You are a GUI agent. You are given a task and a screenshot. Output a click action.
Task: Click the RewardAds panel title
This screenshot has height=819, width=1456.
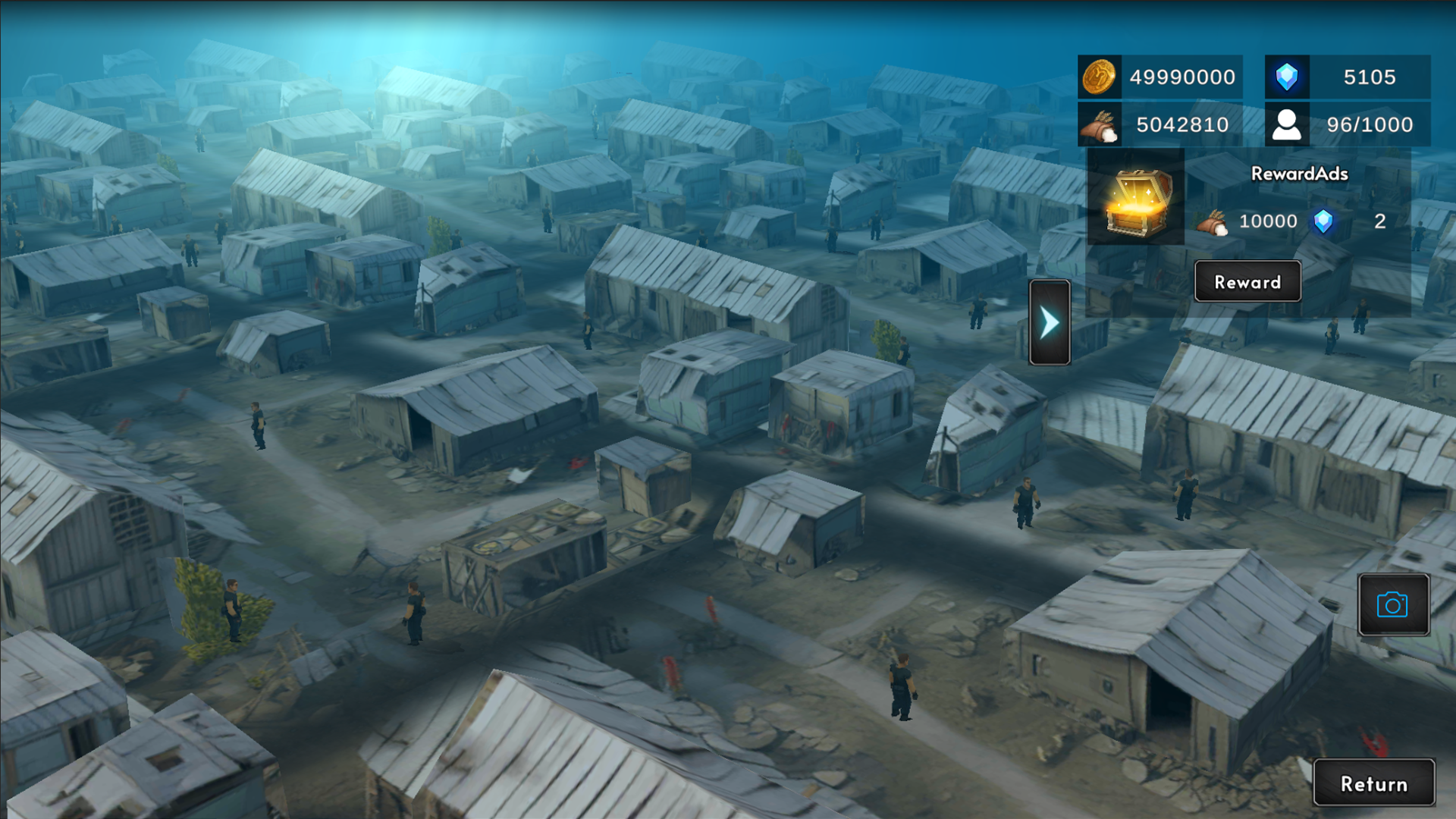tap(1298, 173)
